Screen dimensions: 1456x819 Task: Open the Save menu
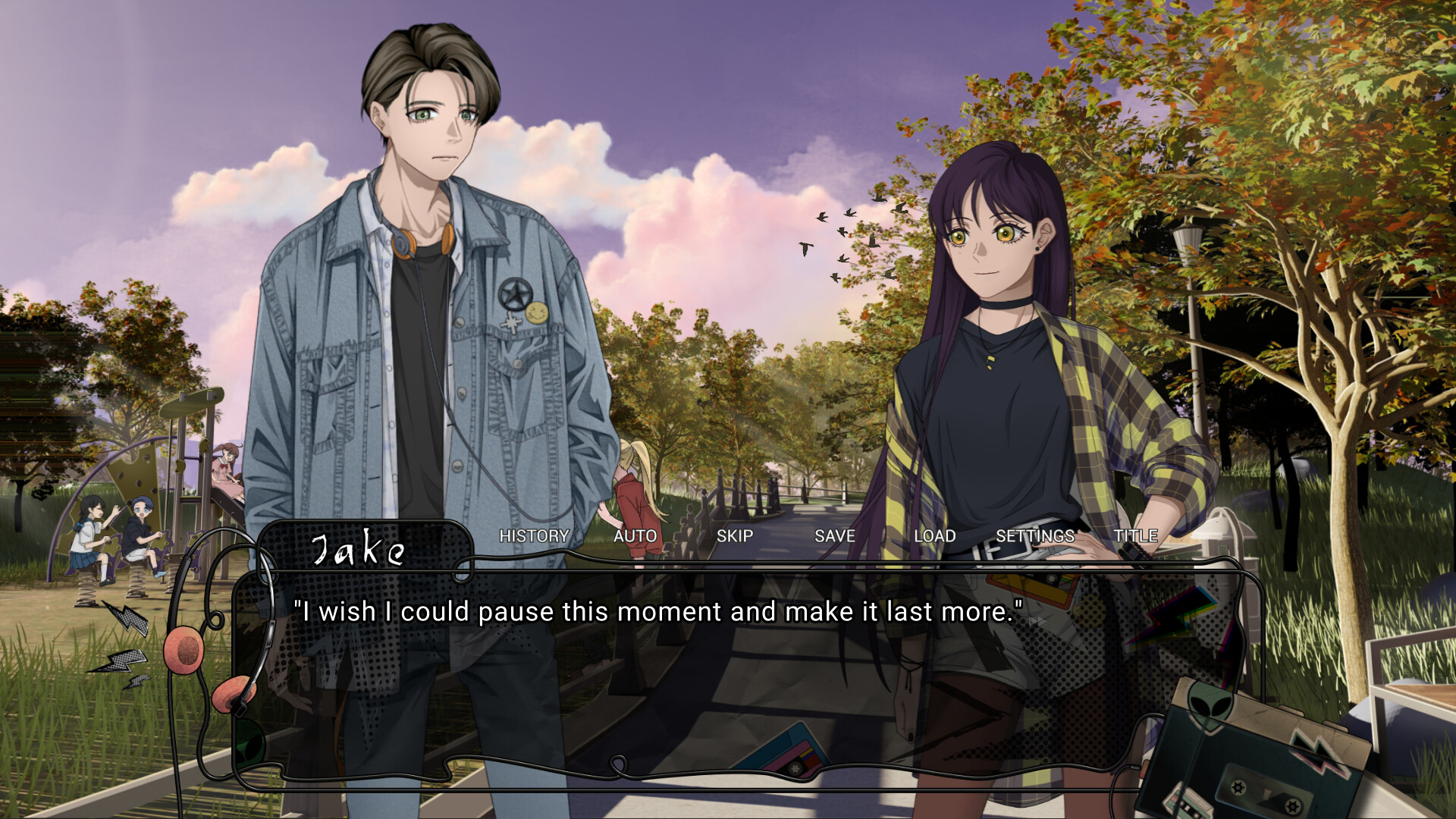(834, 536)
